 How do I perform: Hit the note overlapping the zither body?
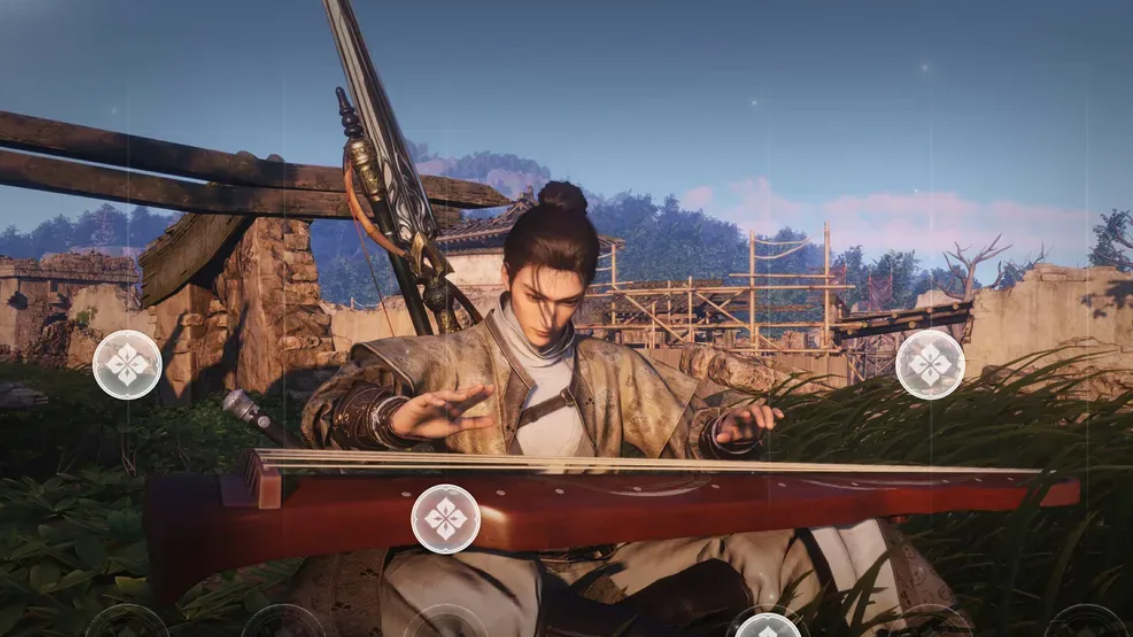point(446,518)
